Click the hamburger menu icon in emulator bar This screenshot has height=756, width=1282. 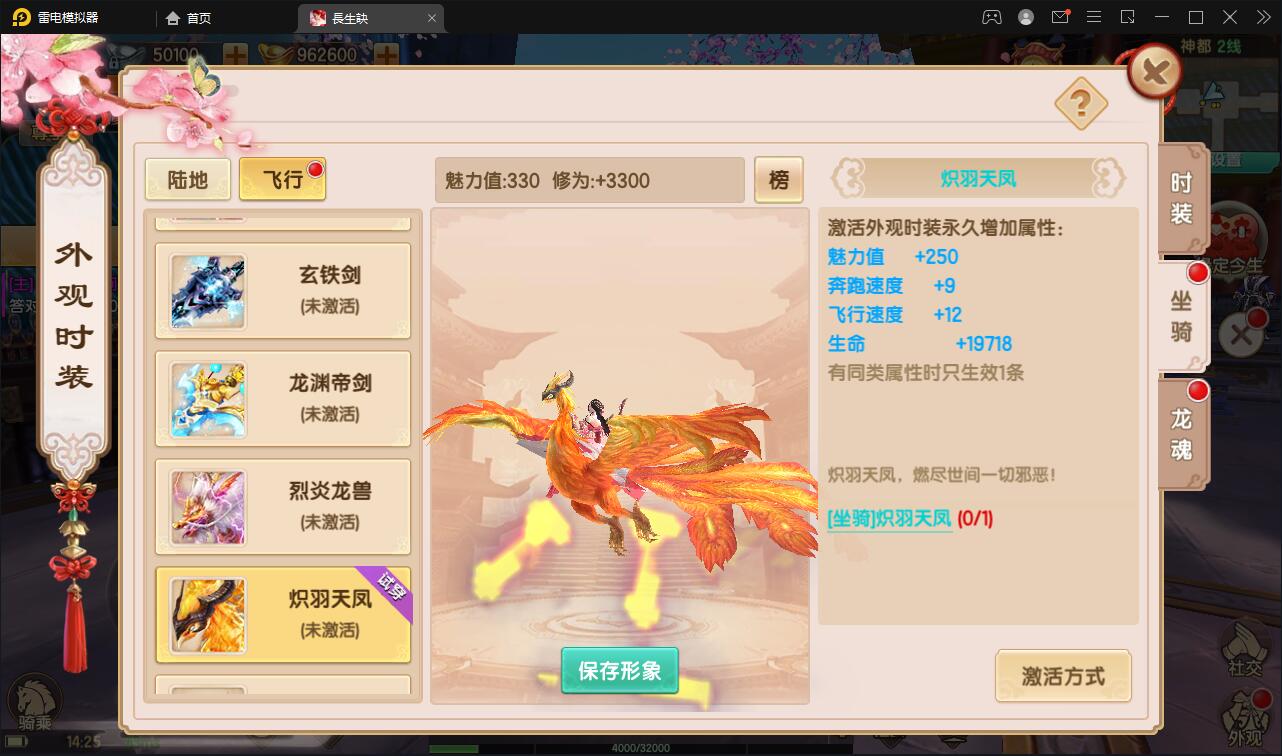pyautogui.click(x=1095, y=16)
